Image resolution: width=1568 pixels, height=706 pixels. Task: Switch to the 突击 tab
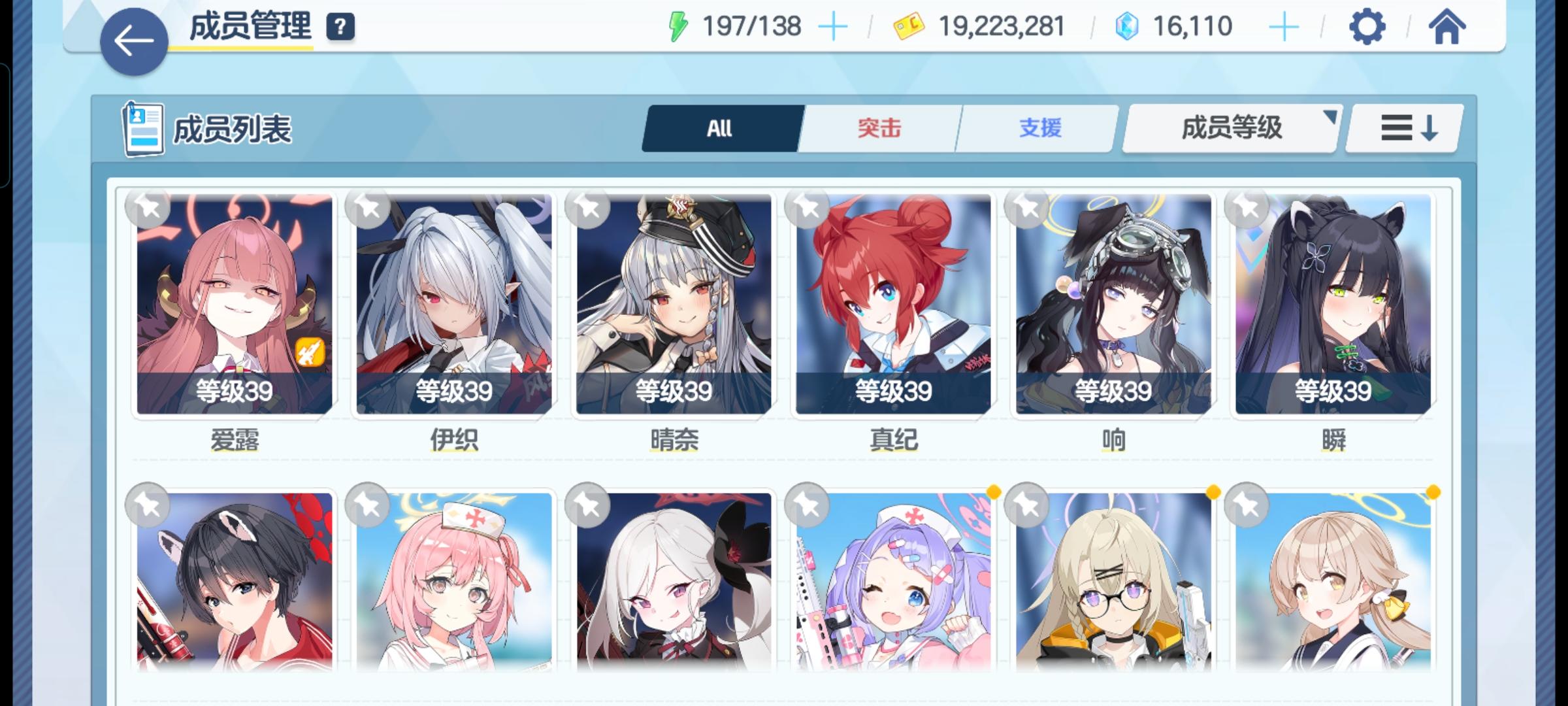pos(879,128)
